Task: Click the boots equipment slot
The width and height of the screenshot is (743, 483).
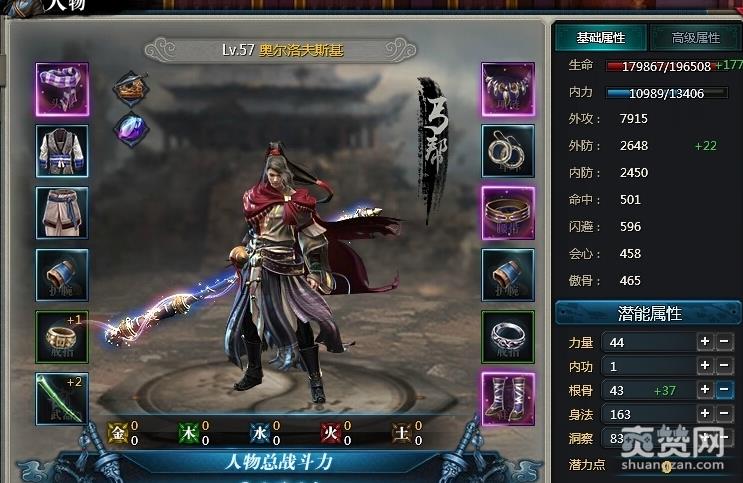Action: coord(508,399)
